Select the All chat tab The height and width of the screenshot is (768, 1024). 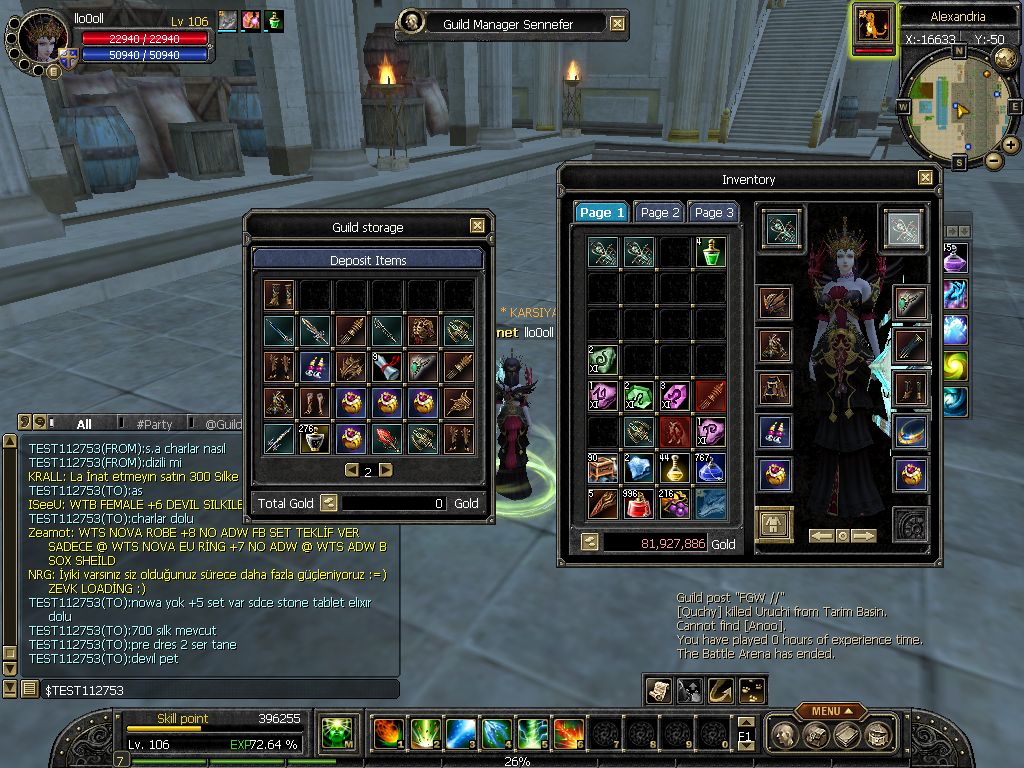[84, 424]
